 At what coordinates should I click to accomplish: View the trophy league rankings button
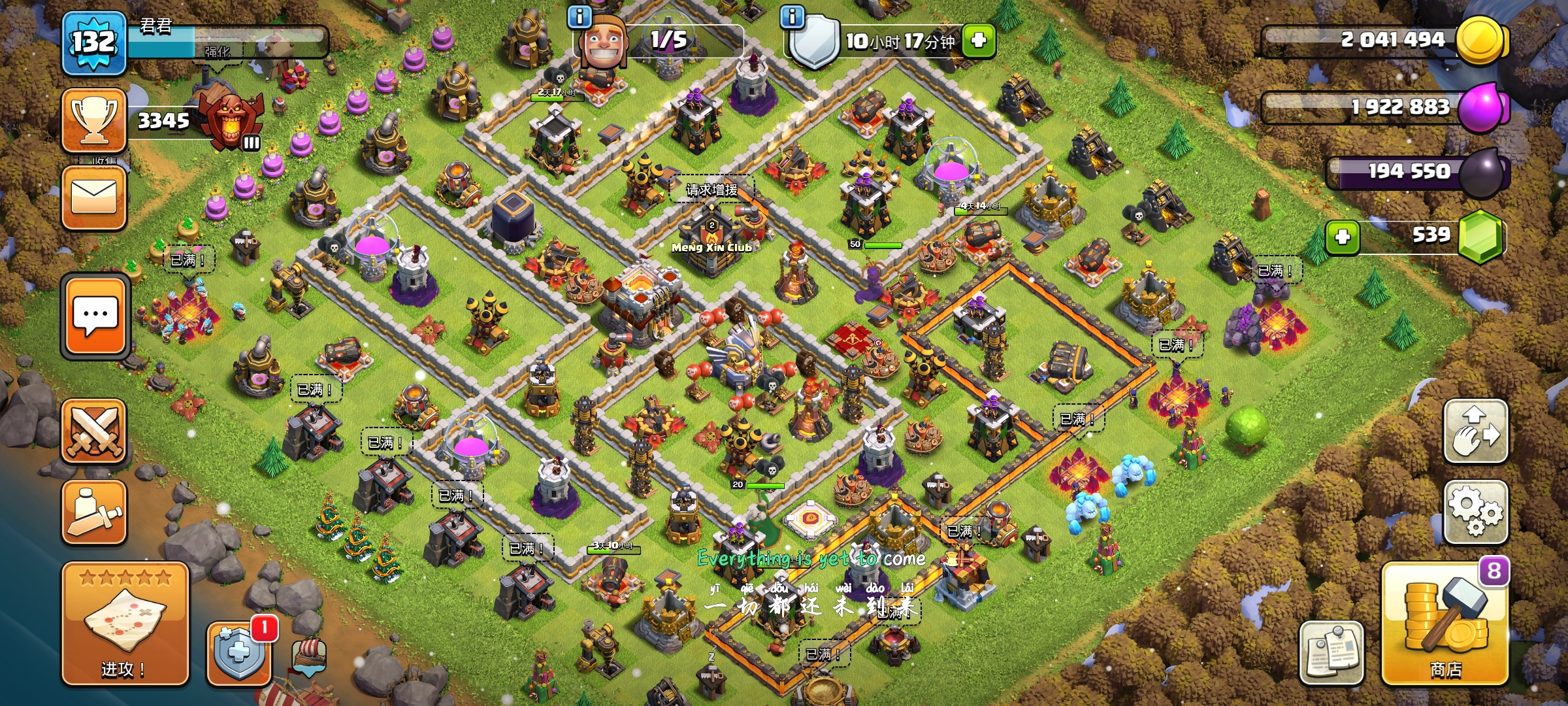[x=94, y=120]
